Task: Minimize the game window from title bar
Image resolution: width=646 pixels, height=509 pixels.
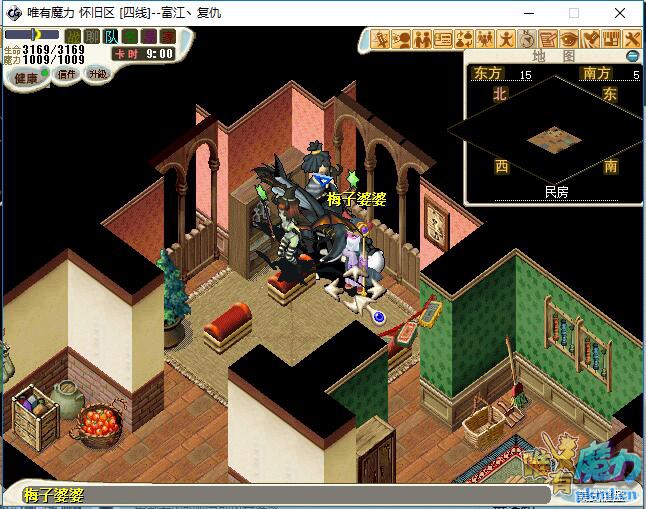Action: [527, 13]
